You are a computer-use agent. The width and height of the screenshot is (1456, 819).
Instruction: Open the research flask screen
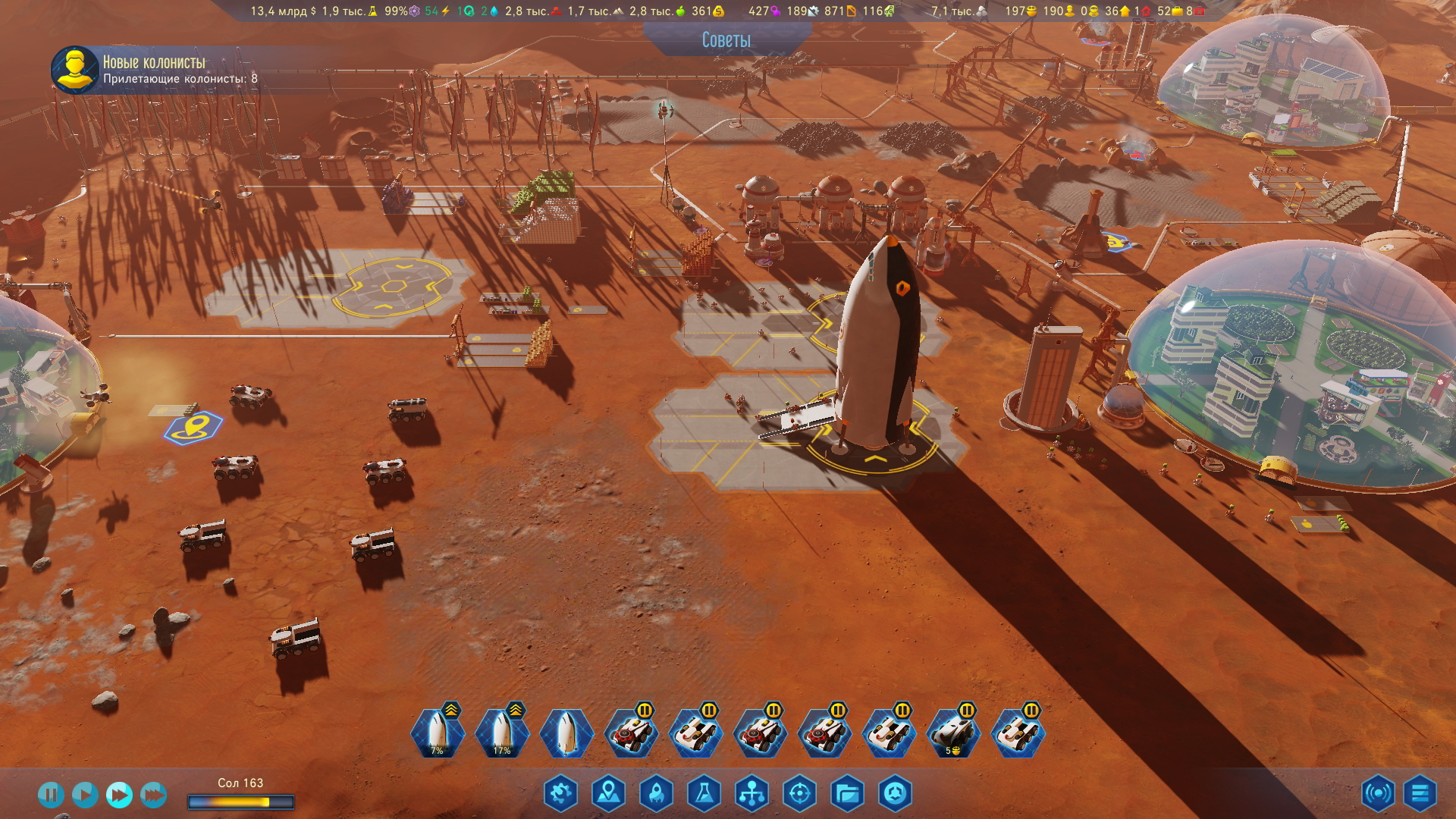pyautogui.click(x=704, y=794)
